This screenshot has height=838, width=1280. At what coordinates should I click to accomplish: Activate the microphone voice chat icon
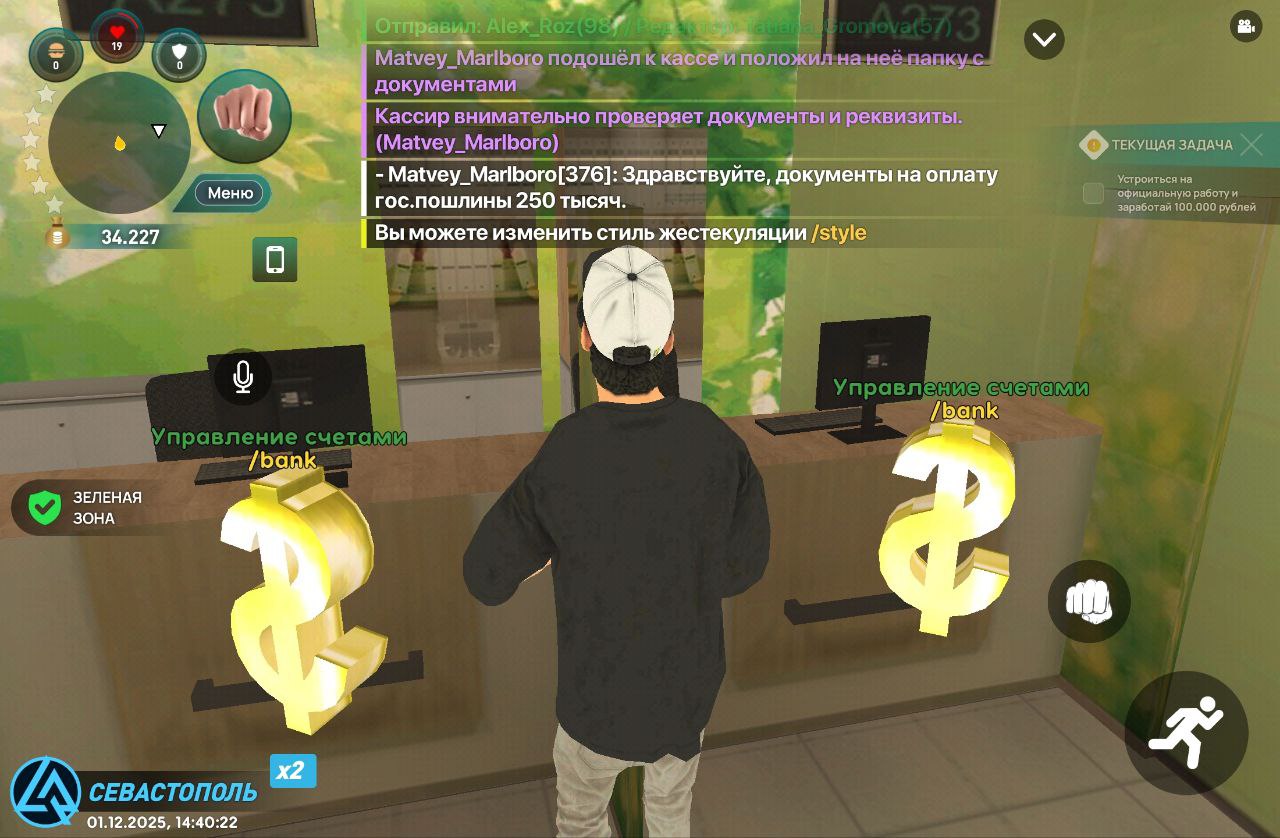(242, 377)
